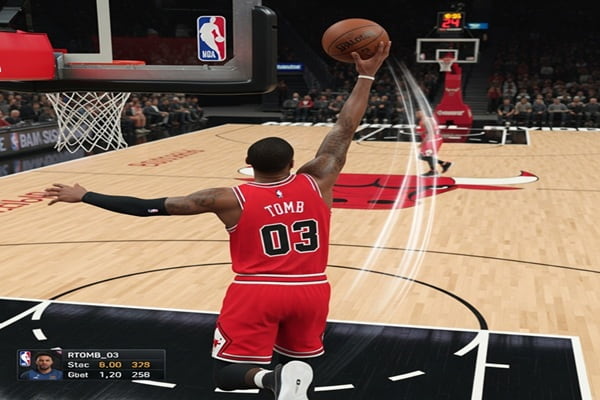Select the RTOMB_03 player name label
Screen dimensions: 600x400
pos(92,354)
